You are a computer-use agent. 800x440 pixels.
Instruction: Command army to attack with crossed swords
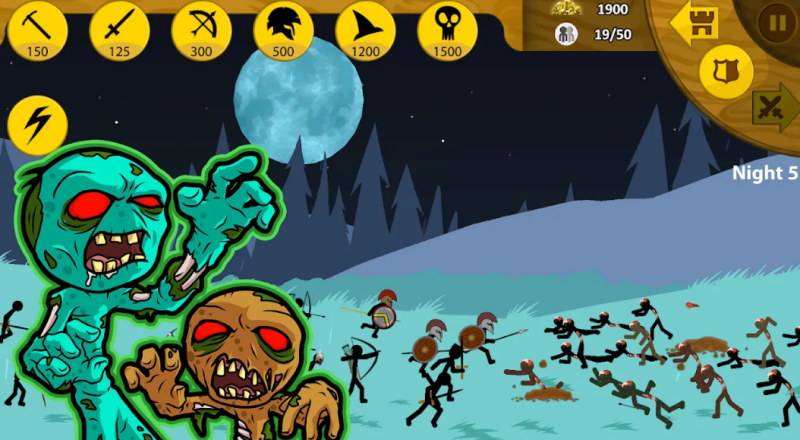click(775, 107)
